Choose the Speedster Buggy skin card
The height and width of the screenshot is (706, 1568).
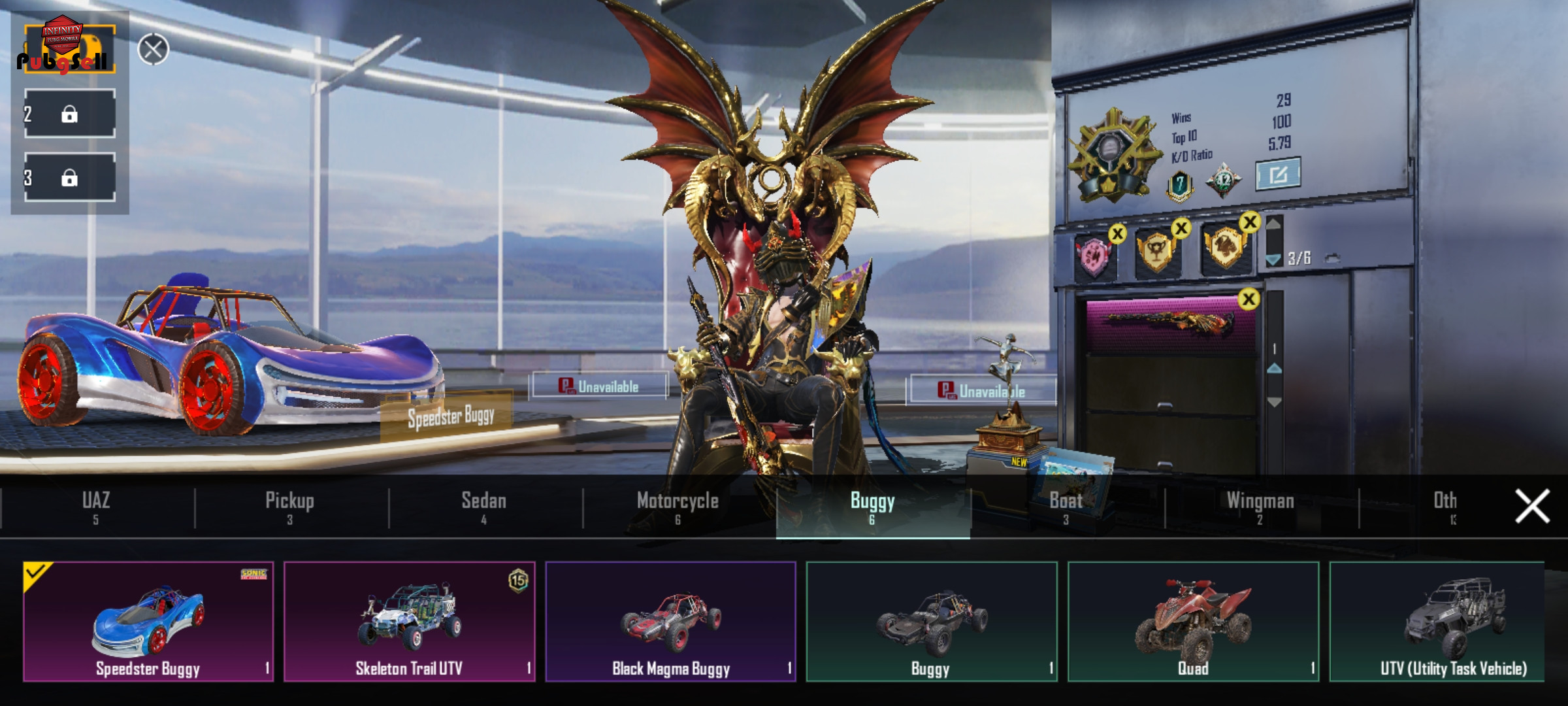pos(148,622)
